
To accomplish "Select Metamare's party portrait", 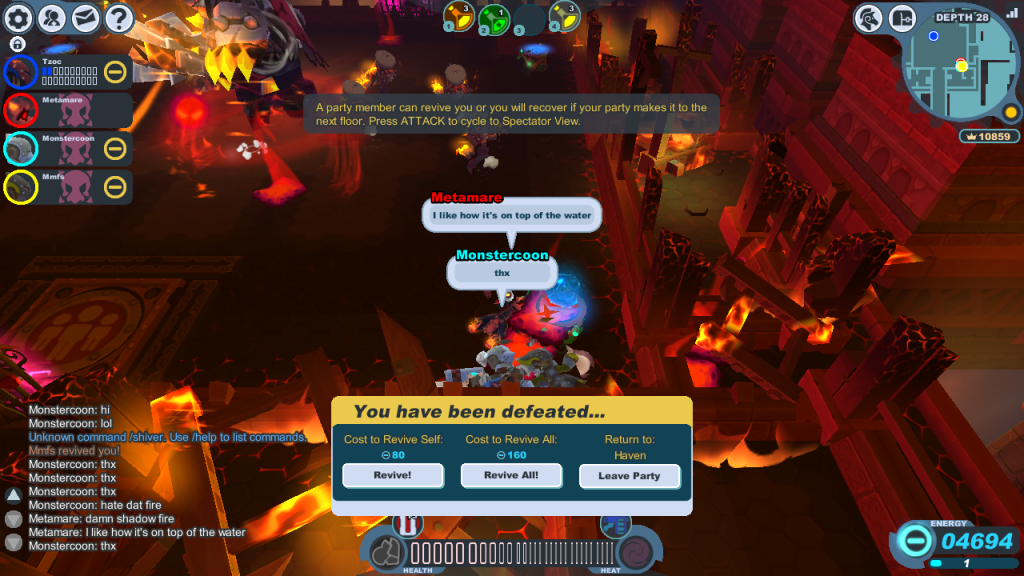I will 20,110.
